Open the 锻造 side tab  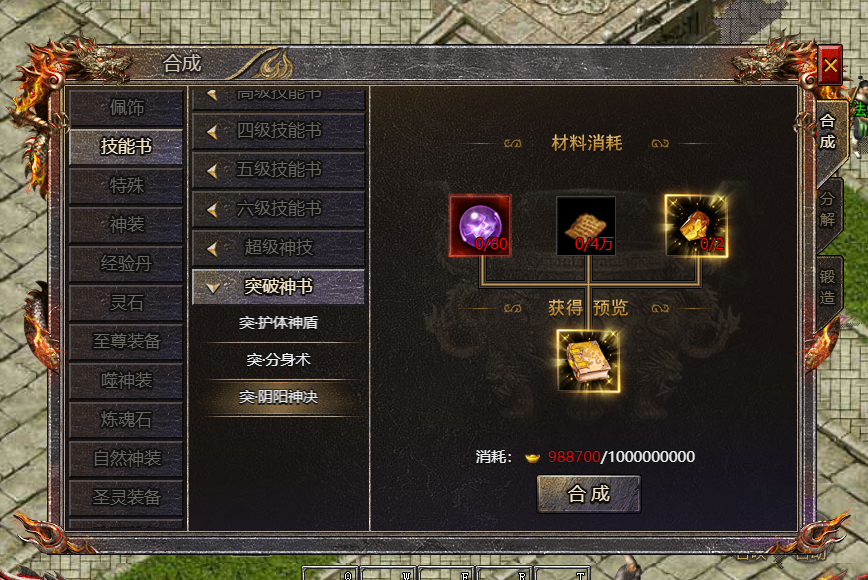(x=828, y=287)
